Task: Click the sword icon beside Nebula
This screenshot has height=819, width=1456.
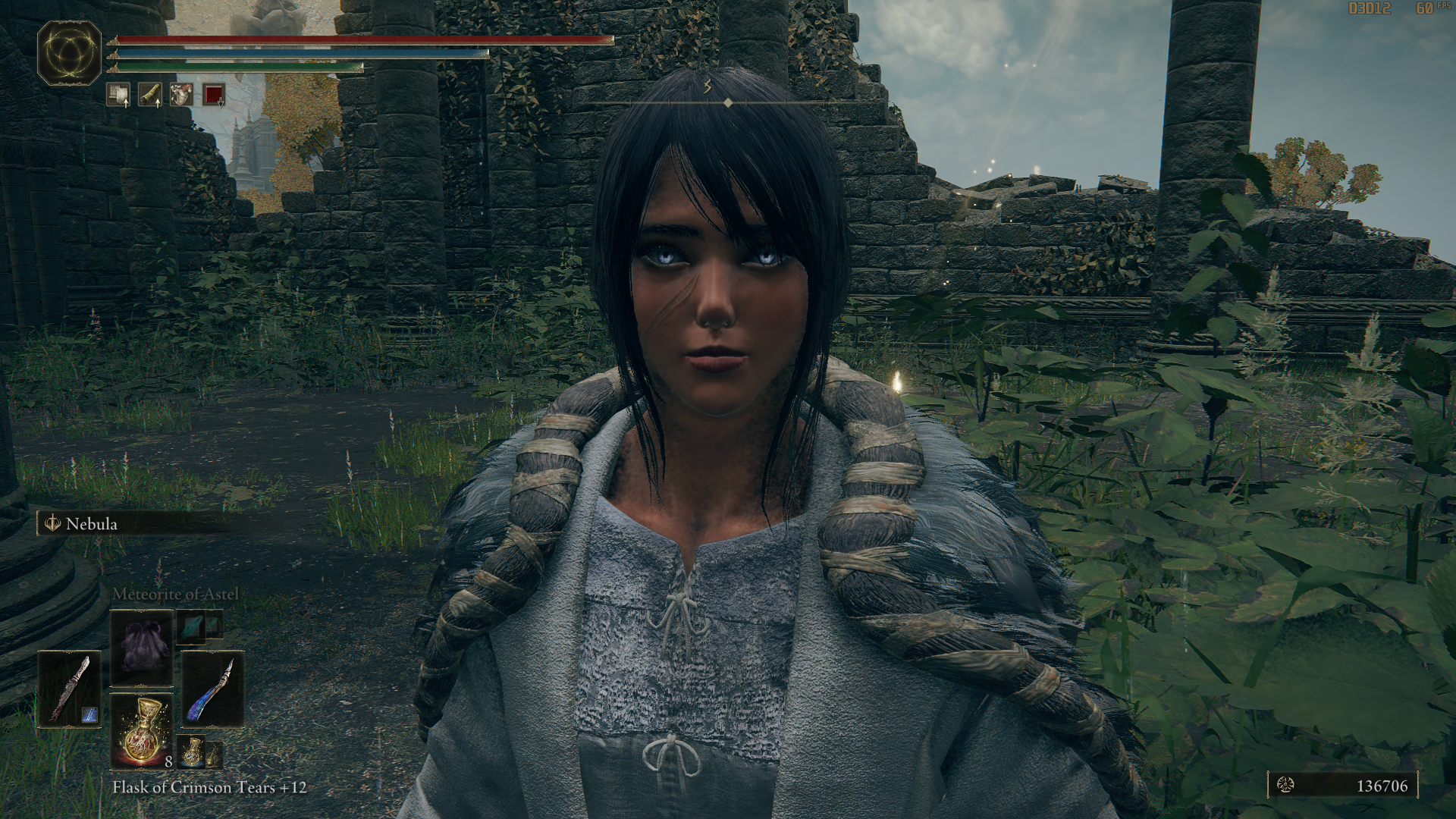Action: (x=52, y=523)
